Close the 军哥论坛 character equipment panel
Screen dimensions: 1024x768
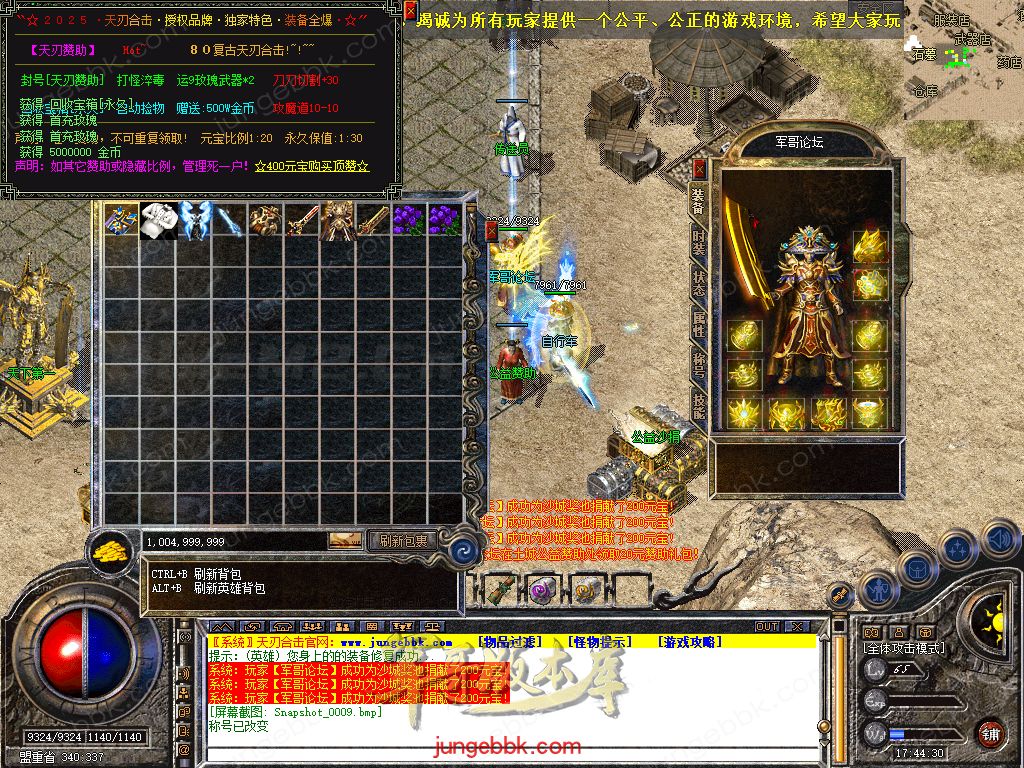click(x=698, y=168)
